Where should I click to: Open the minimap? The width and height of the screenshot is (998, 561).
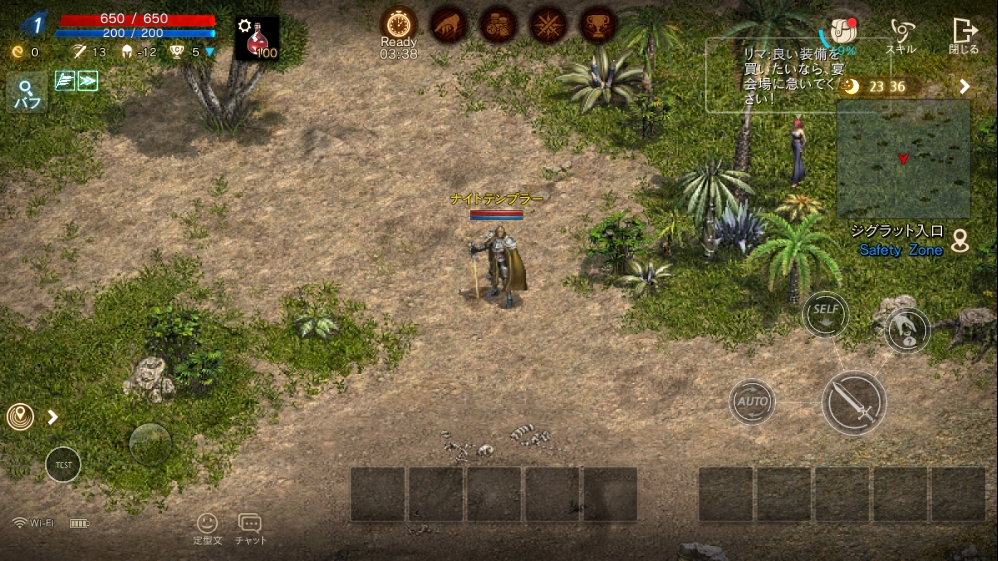click(903, 158)
